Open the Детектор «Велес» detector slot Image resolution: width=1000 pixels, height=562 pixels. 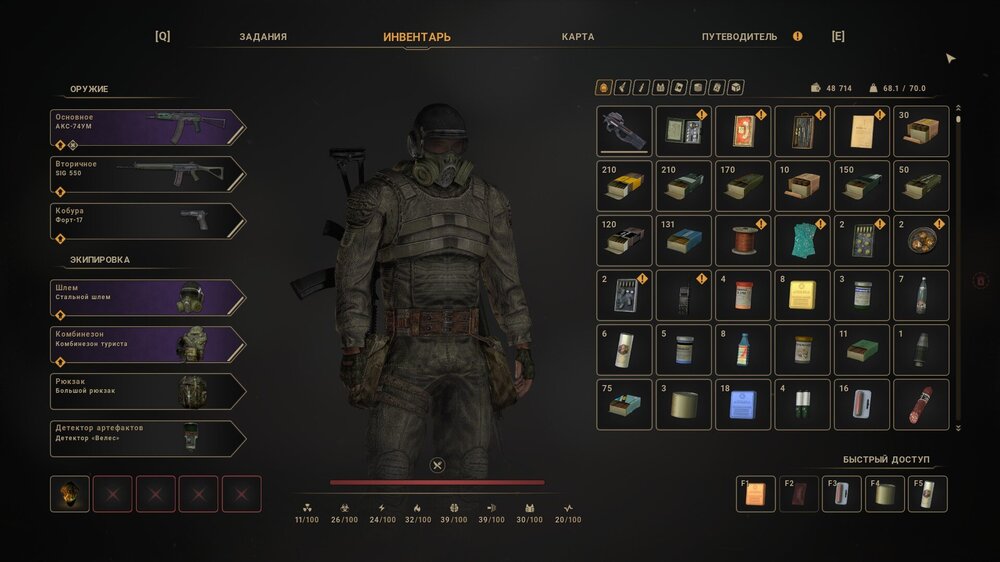147,439
